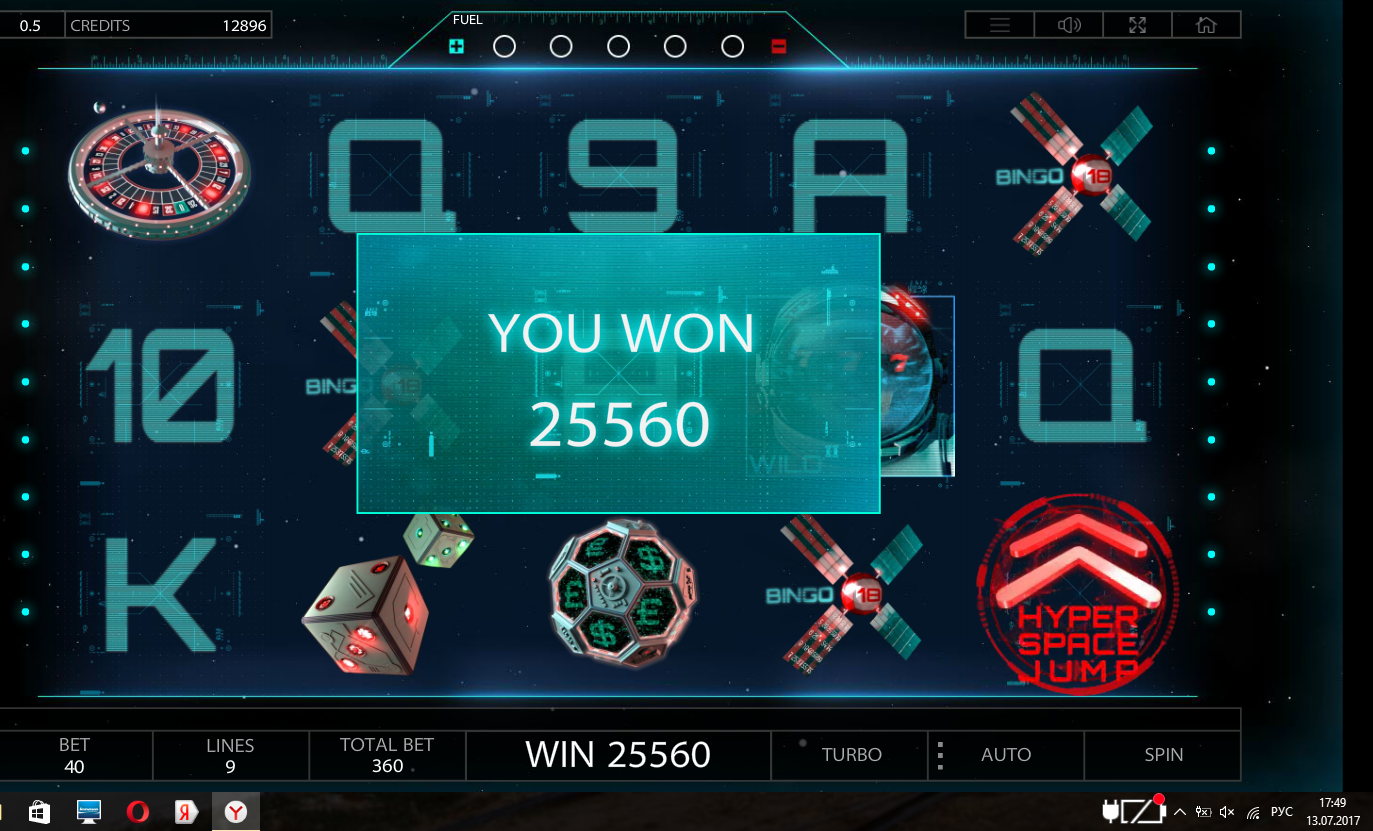This screenshot has height=831, width=1373.
Task: Open the BET adjustment panel
Action: (x=74, y=755)
